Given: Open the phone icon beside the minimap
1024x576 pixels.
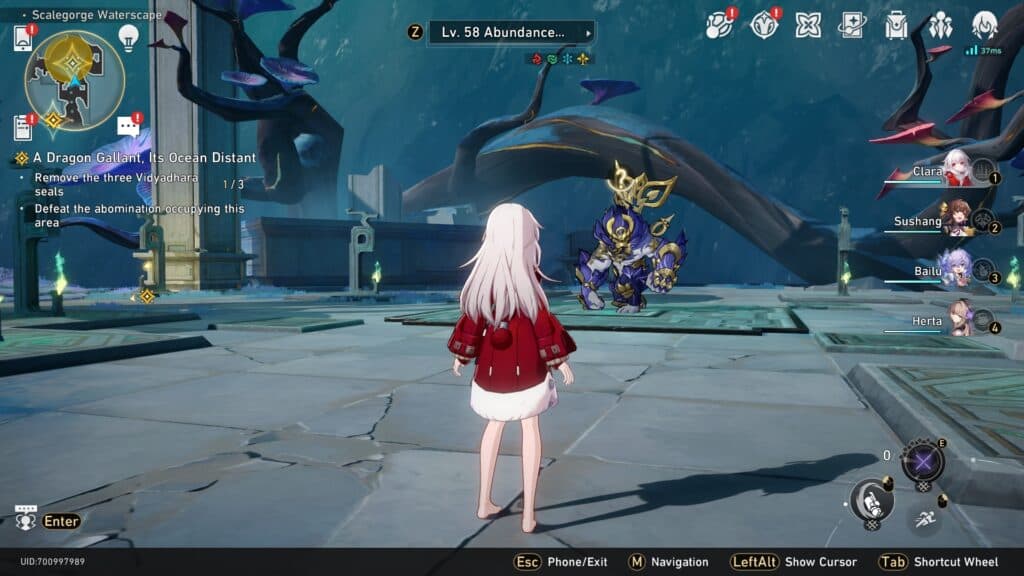Looking at the screenshot, I should pos(23,38).
